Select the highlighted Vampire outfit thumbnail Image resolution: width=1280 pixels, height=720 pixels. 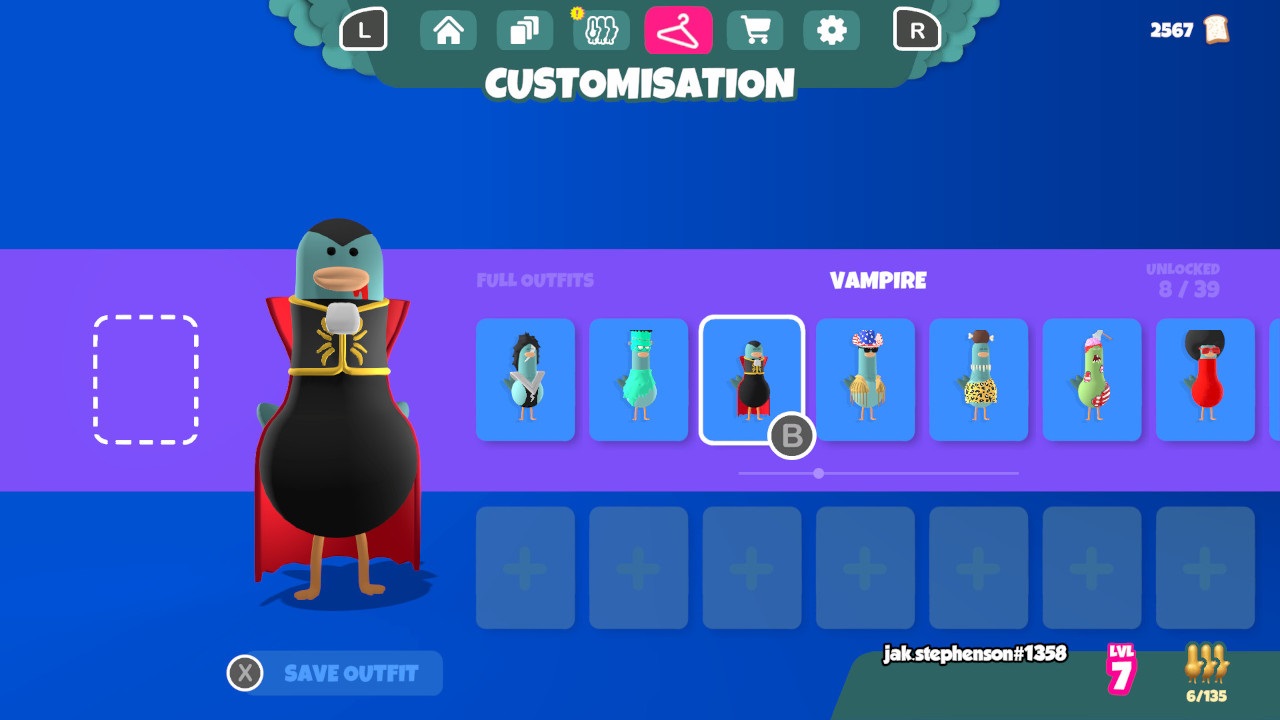752,380
